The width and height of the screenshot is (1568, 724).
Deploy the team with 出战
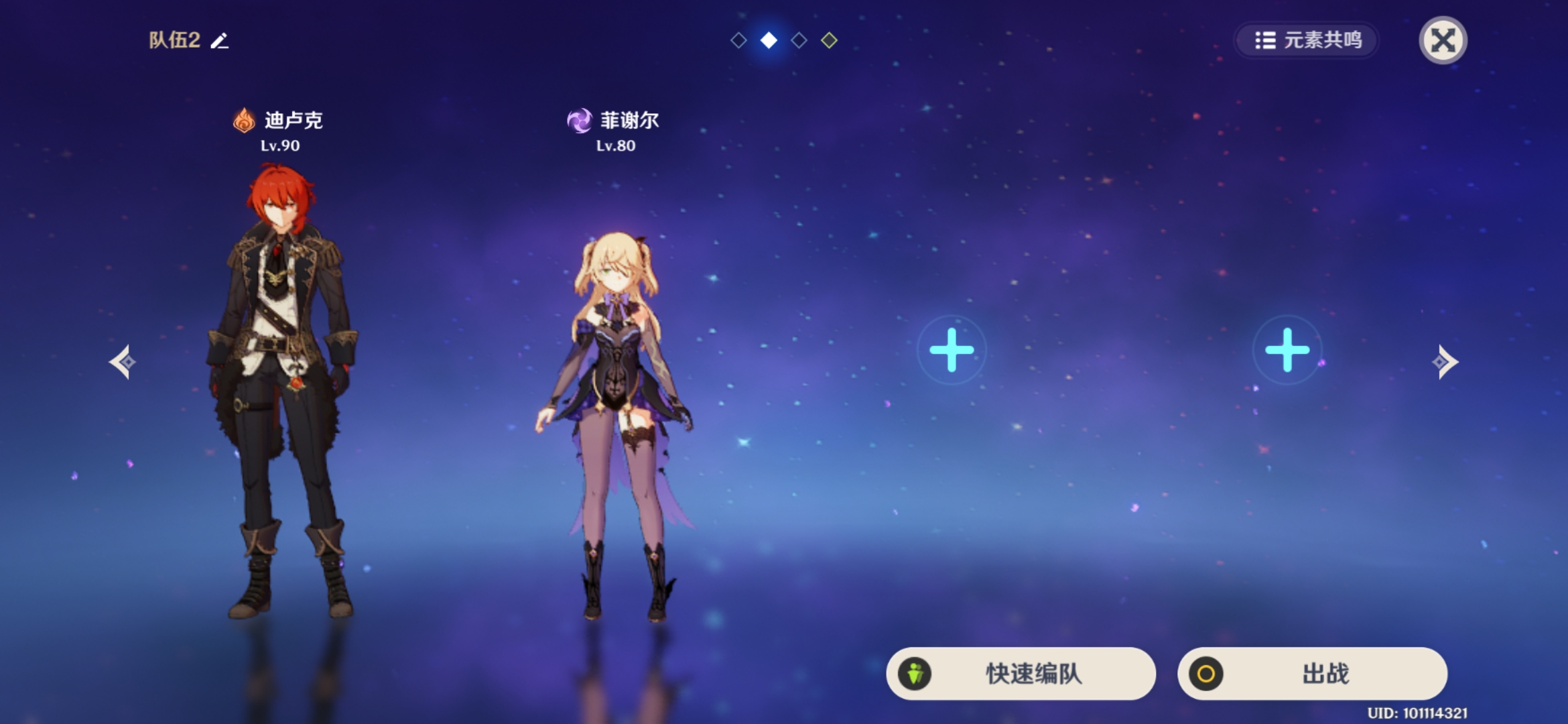click(1312, 673)
